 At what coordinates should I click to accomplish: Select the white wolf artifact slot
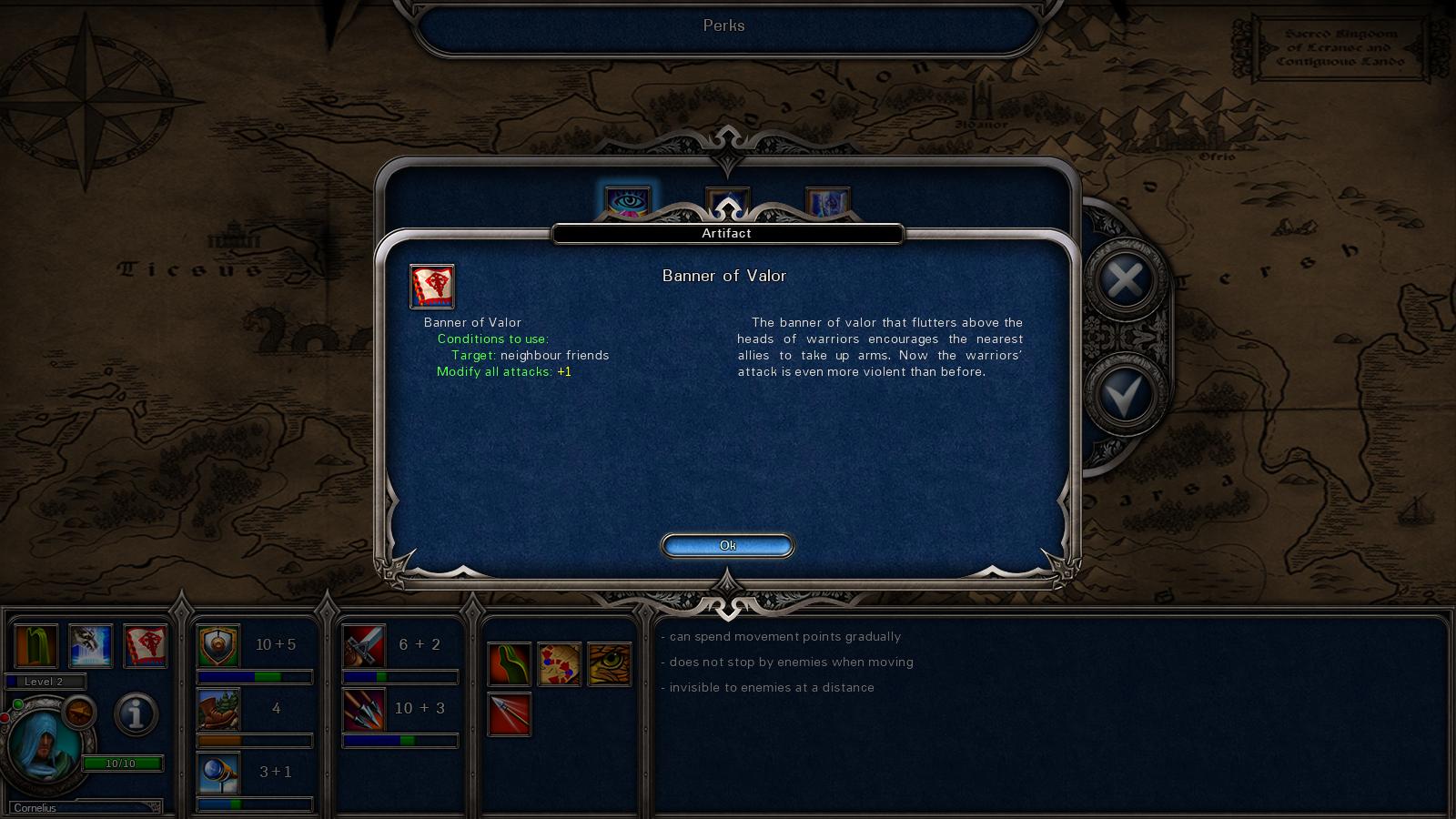(x=91, y=646)
